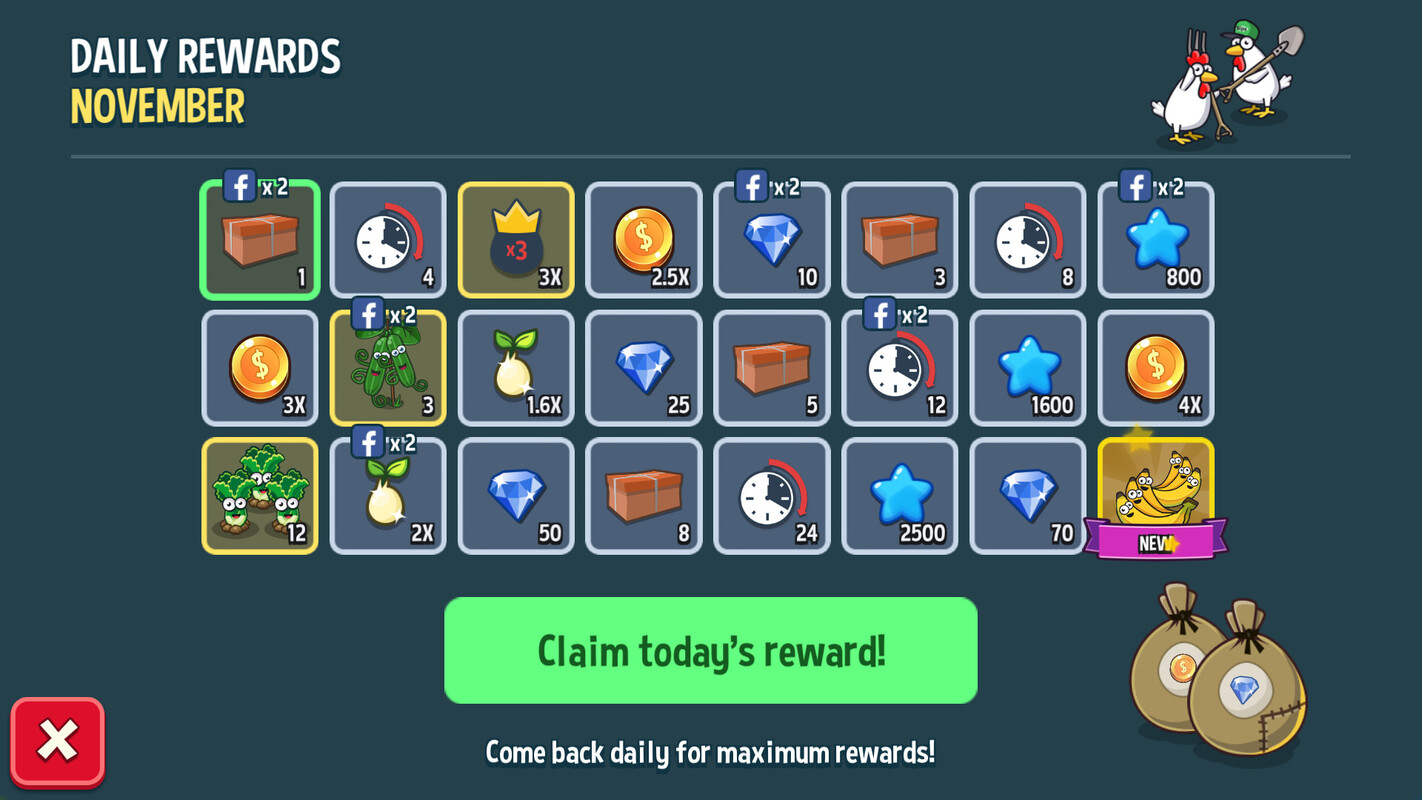Image resolution: width=1422 pixels, height=800 pixels.
Task: Close the daily rewards screen
Action: point(57,742)
